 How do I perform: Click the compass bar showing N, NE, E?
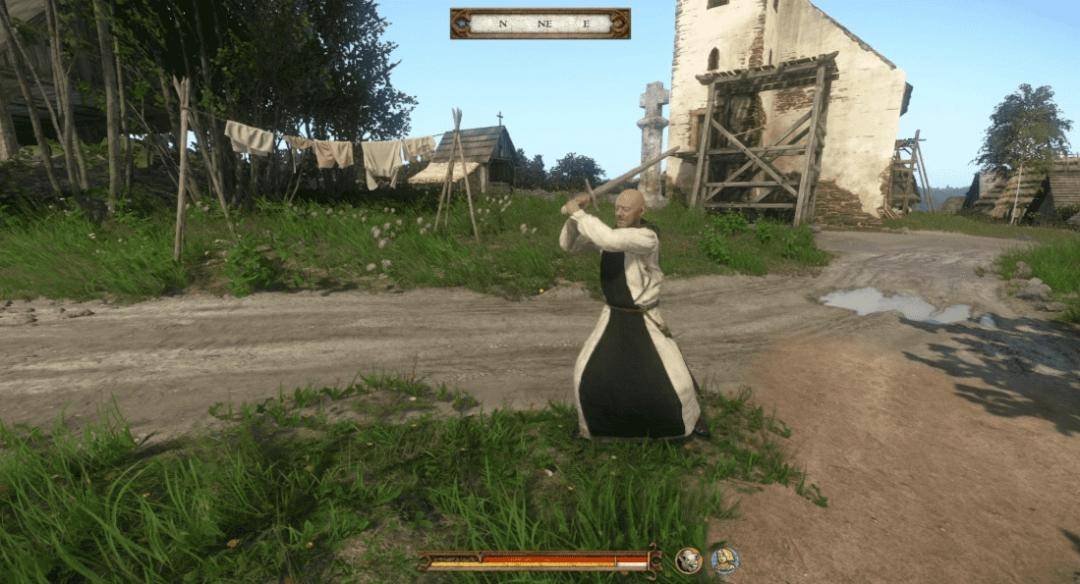540,23
